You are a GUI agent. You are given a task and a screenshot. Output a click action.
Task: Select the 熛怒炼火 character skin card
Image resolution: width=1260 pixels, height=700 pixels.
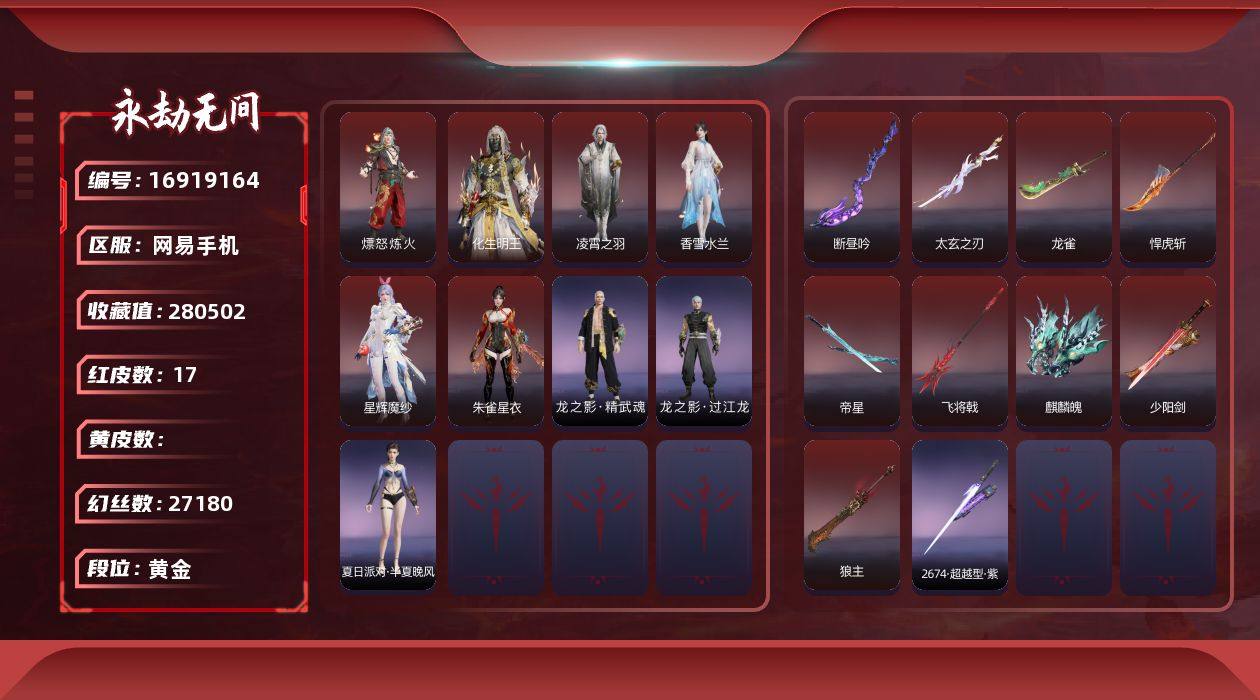pyautogui.click(x=388, y=186)
